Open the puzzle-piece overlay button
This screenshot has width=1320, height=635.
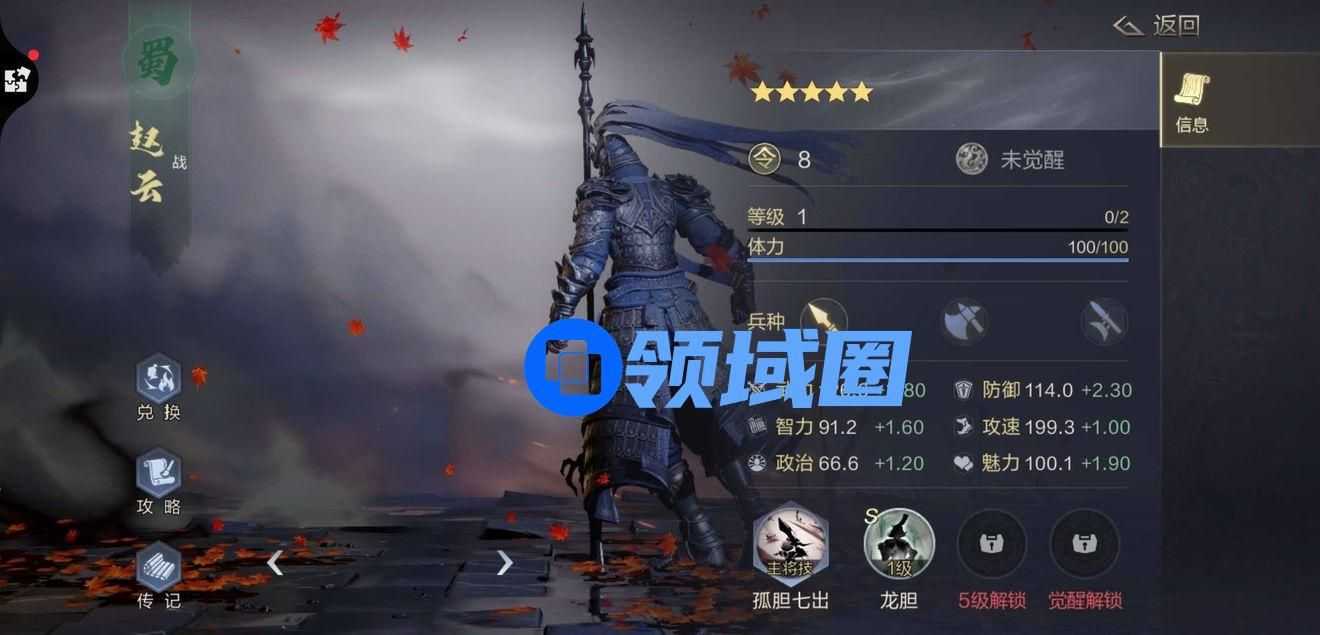click(x=17, y=79)
